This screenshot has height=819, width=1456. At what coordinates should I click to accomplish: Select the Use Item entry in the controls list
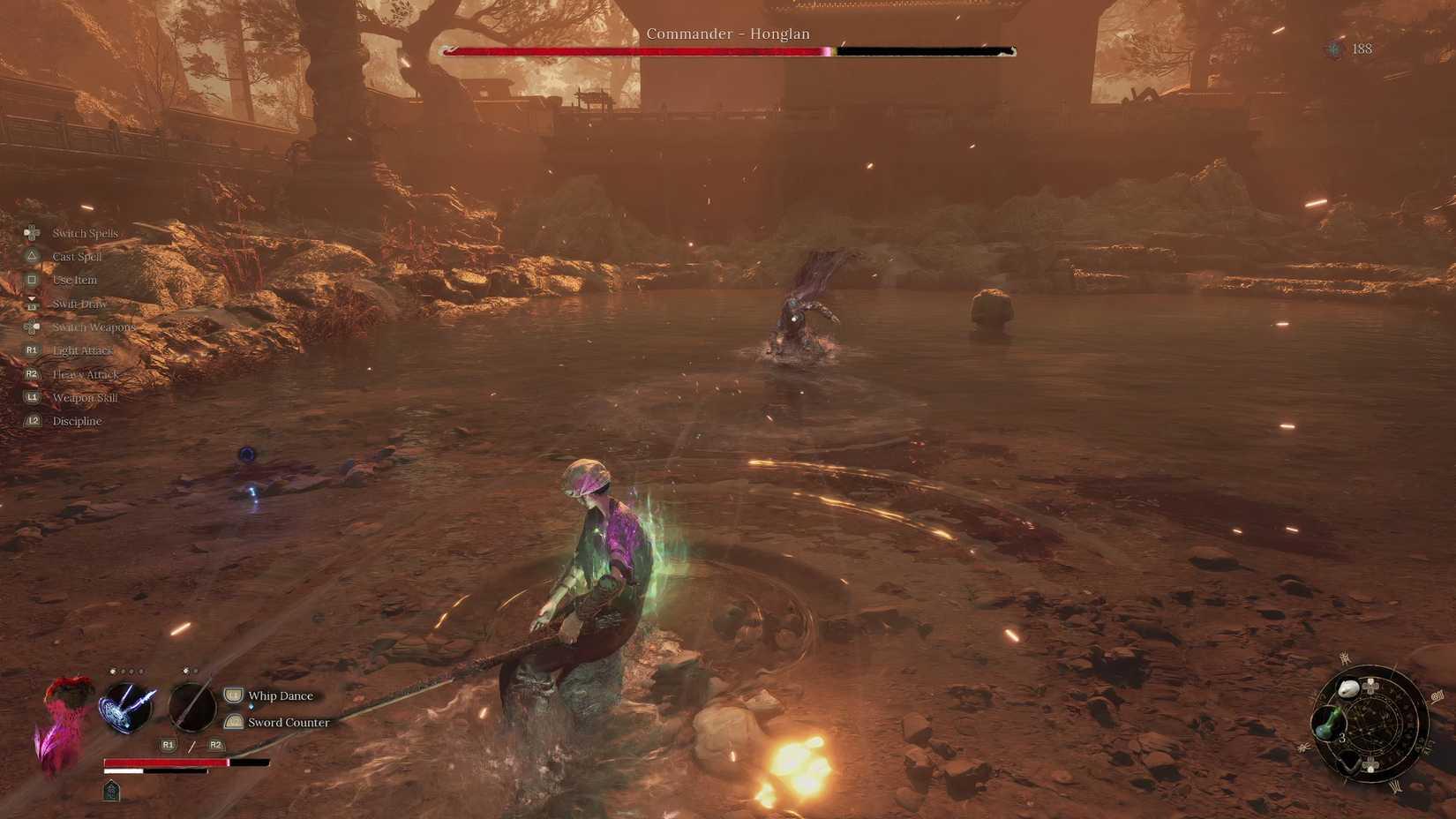click(74, 280)
